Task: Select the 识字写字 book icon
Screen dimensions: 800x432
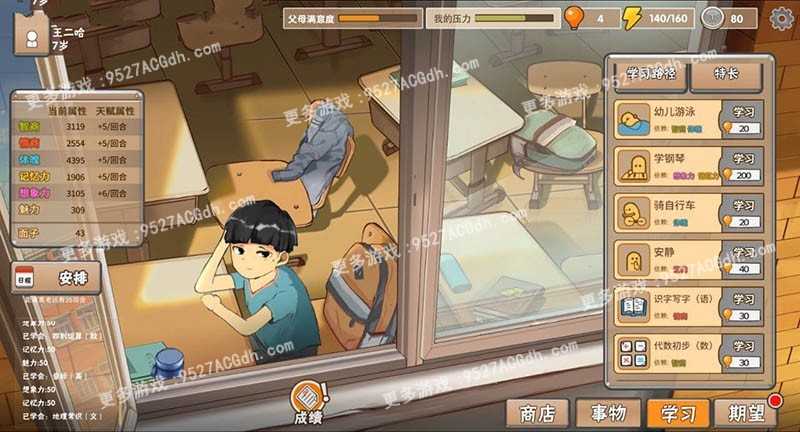Action: [x=632, y=307]
